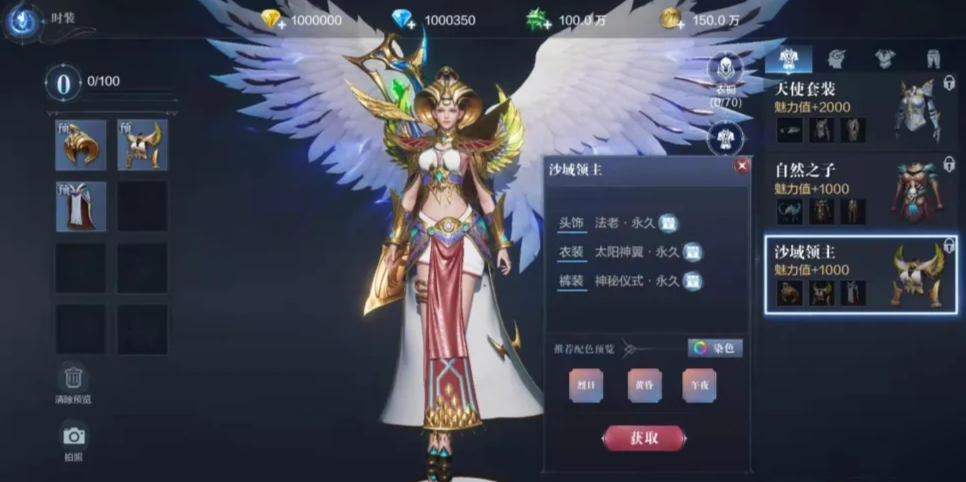
Task: Open the 染色 dye option
Action: 715,348
